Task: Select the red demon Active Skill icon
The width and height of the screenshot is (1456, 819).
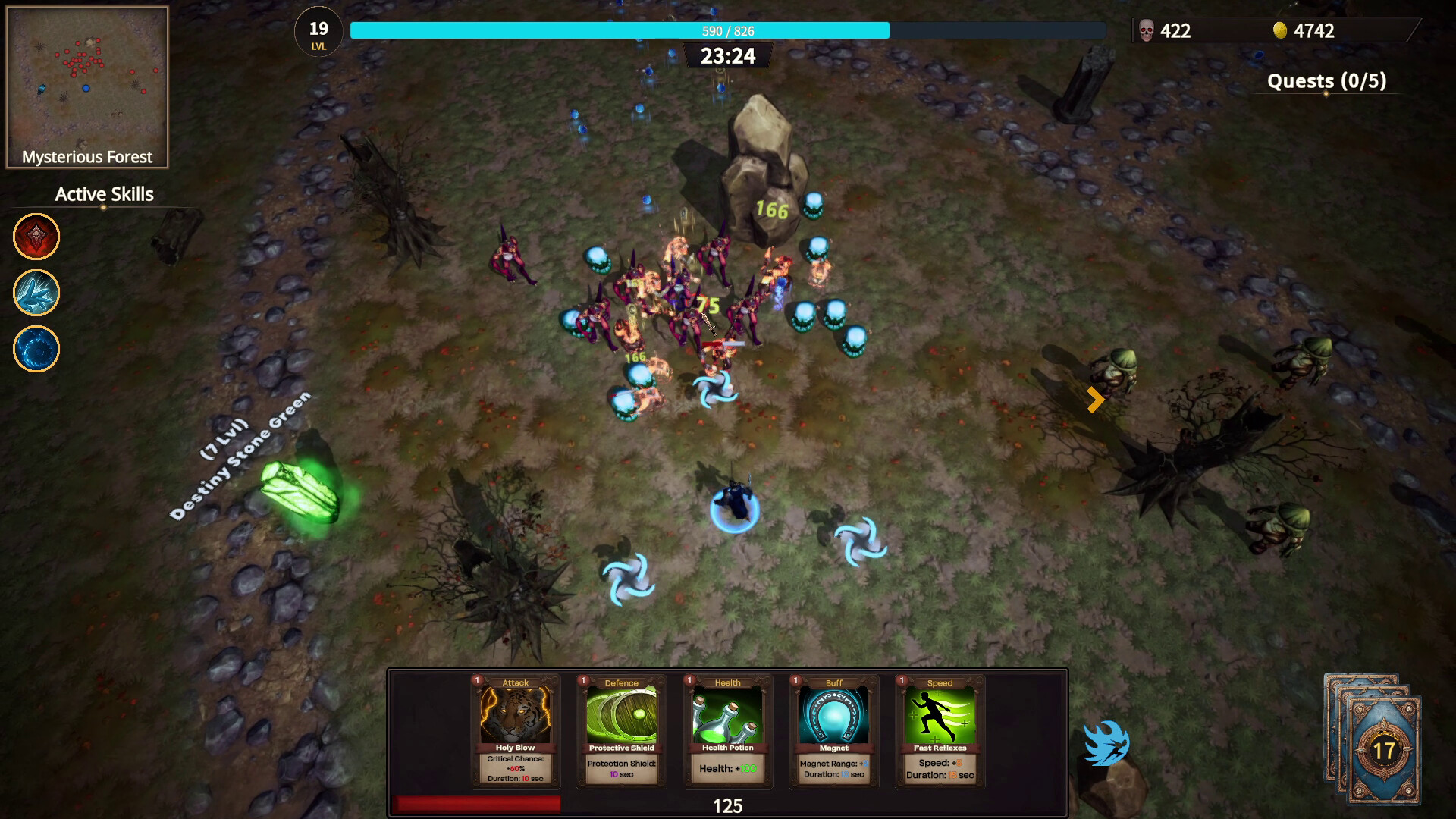Action: [36, 237]
